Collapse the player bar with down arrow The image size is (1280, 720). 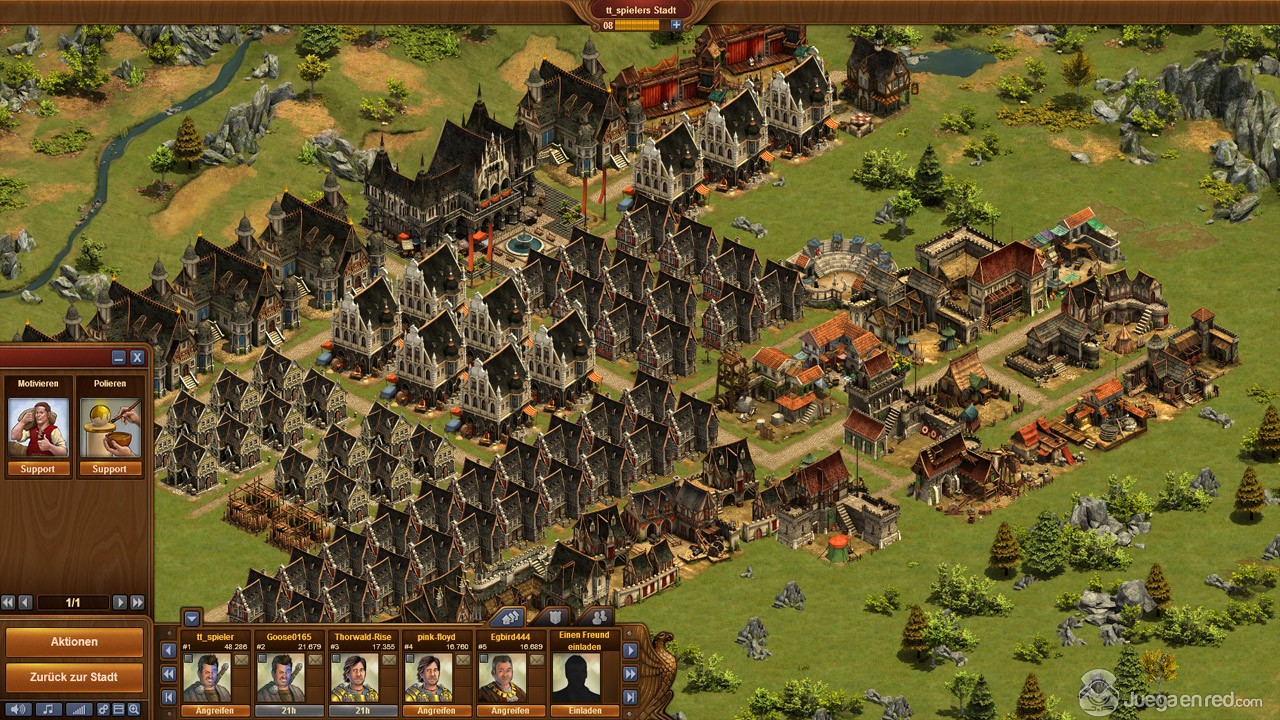192,618
